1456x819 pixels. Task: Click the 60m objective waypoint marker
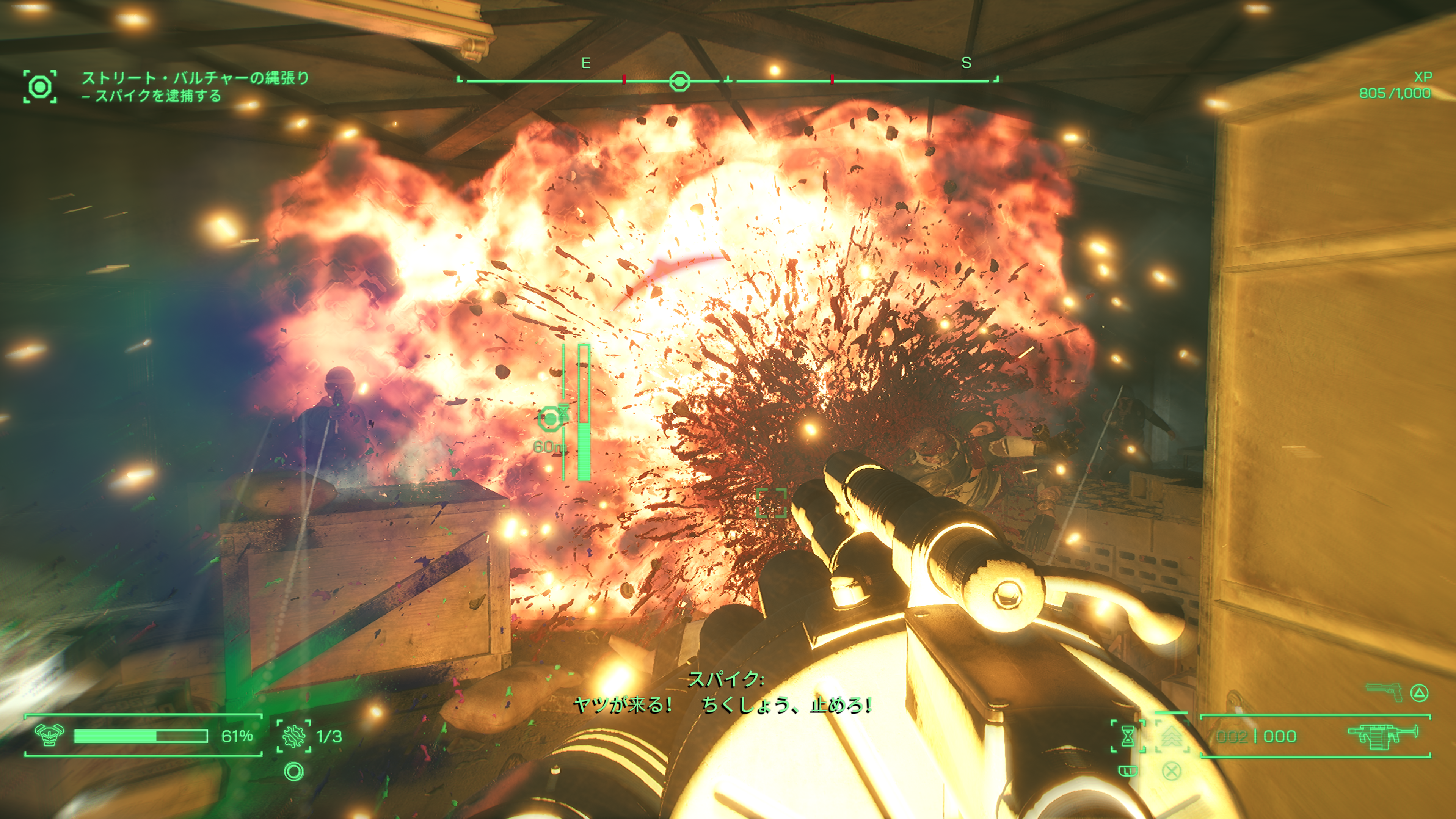(549, 419)
